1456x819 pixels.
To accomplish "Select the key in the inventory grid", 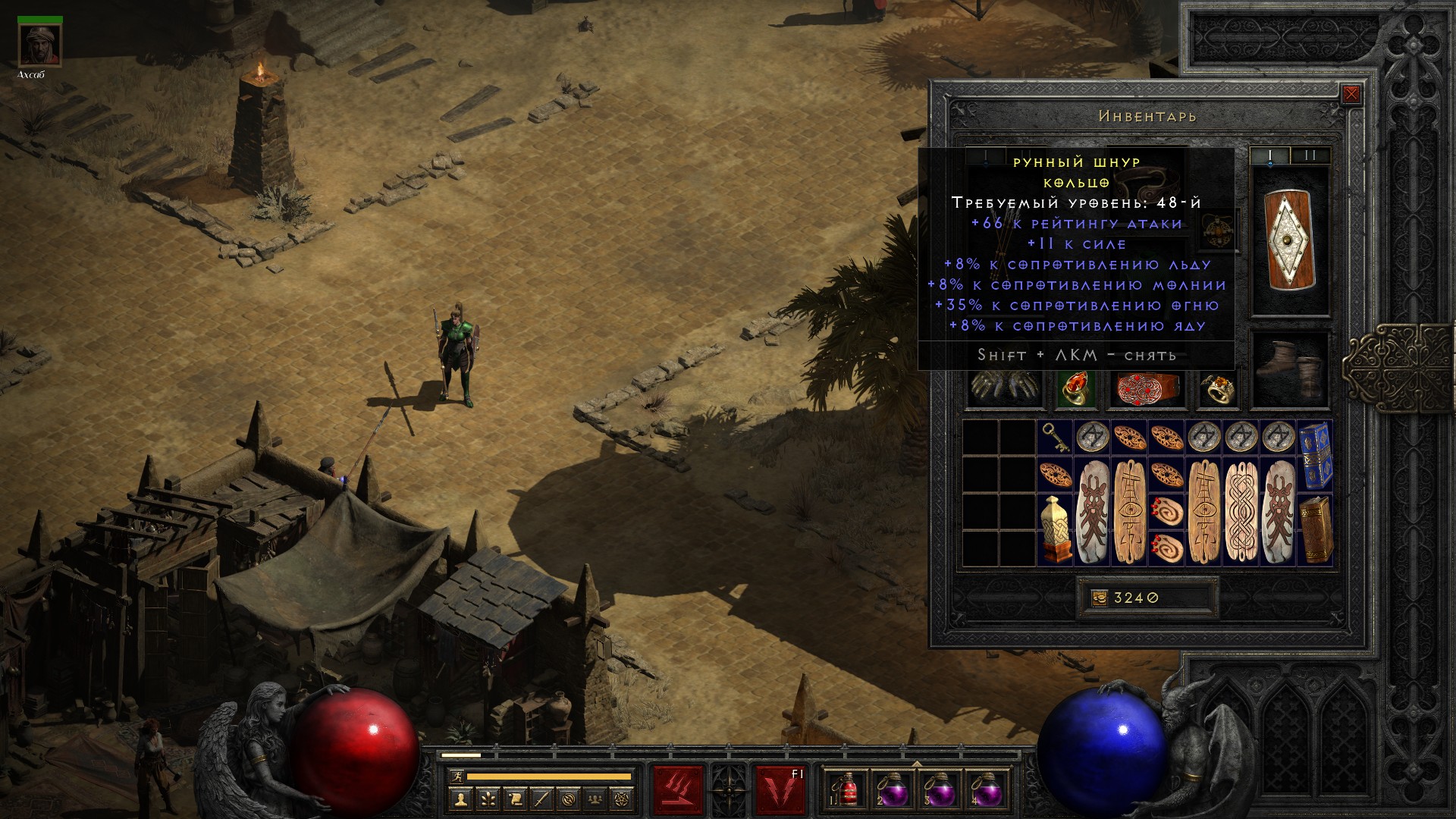I will (x=1055, y=438).
